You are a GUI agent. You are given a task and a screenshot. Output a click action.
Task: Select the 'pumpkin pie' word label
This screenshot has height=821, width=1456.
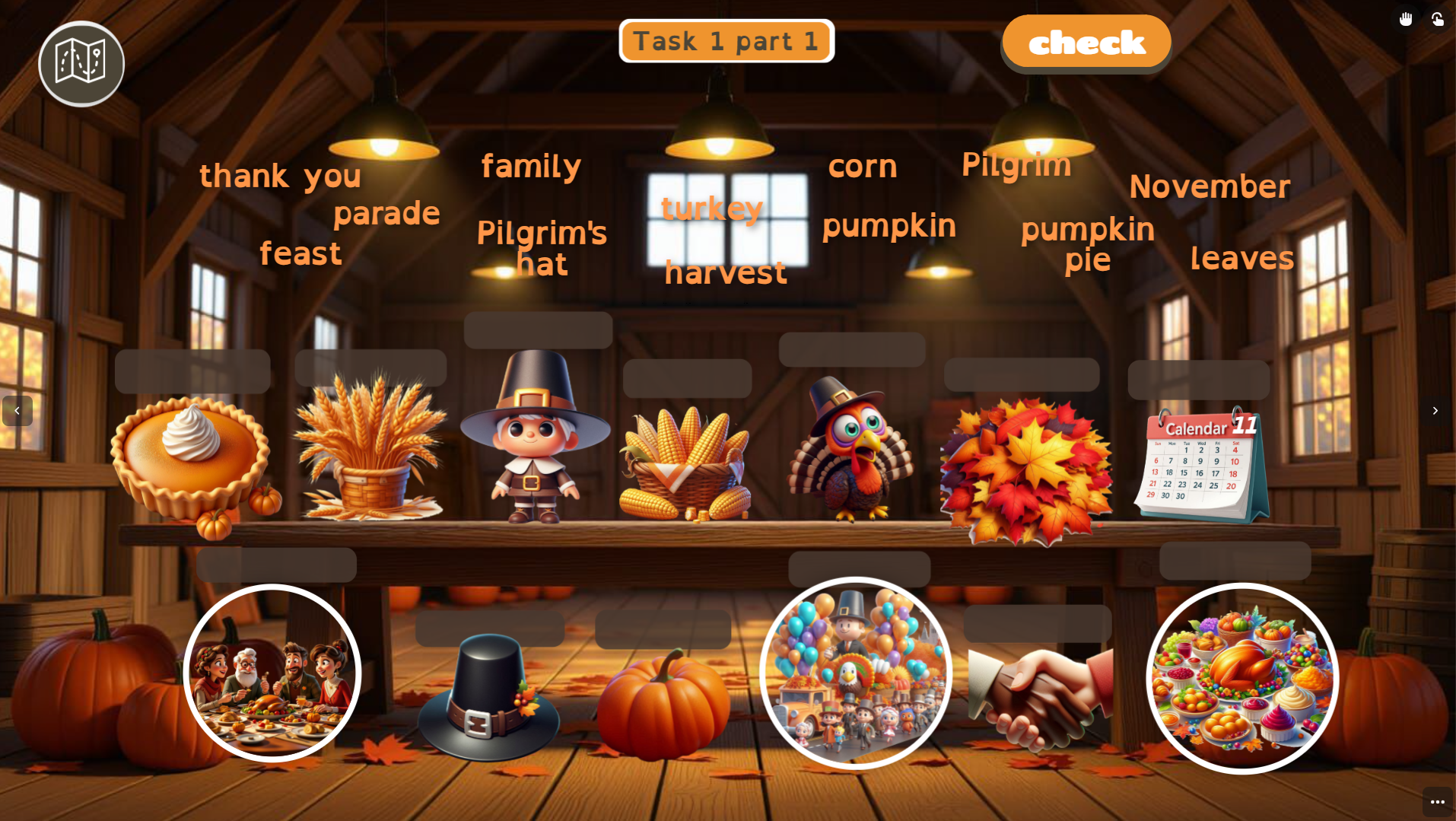coord(1088,243)
